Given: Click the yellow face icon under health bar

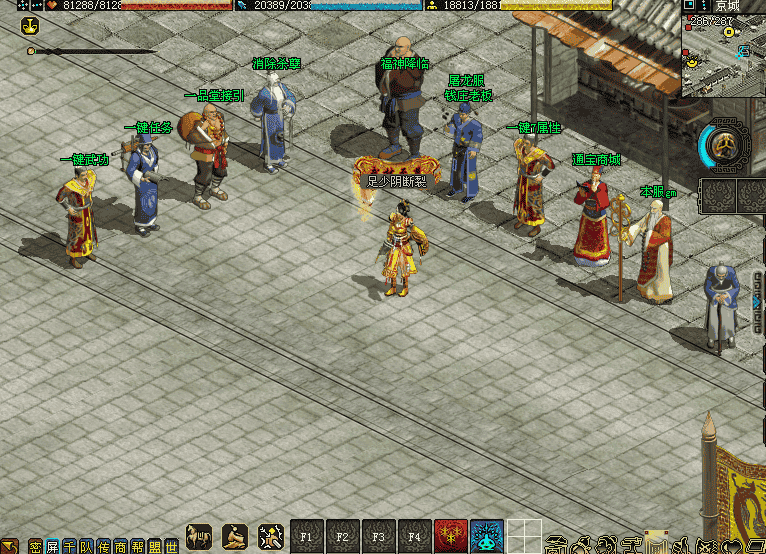Looking at the screenshot, I should tap(30, 25).
